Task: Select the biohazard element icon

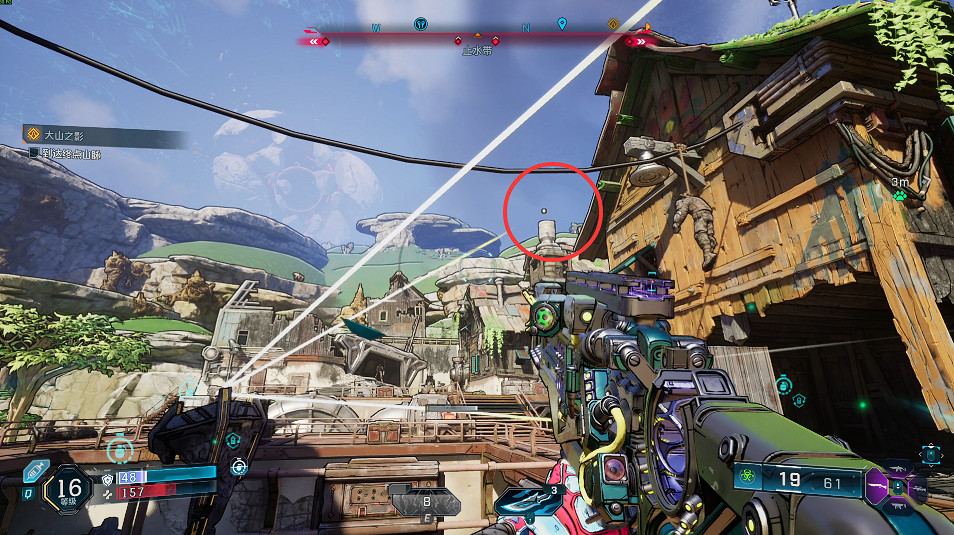Action: [x=746, y=479]
